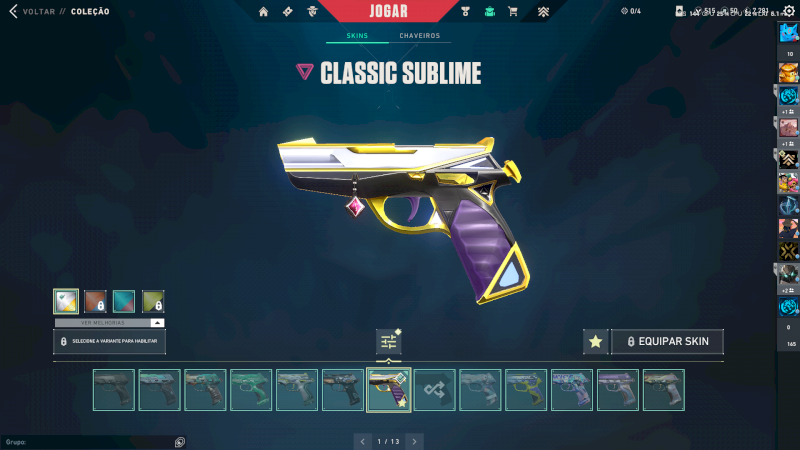This screenshot has height=450, width=800.
Task: Go to the previous skin page arrow
Action: coord(362,441)
